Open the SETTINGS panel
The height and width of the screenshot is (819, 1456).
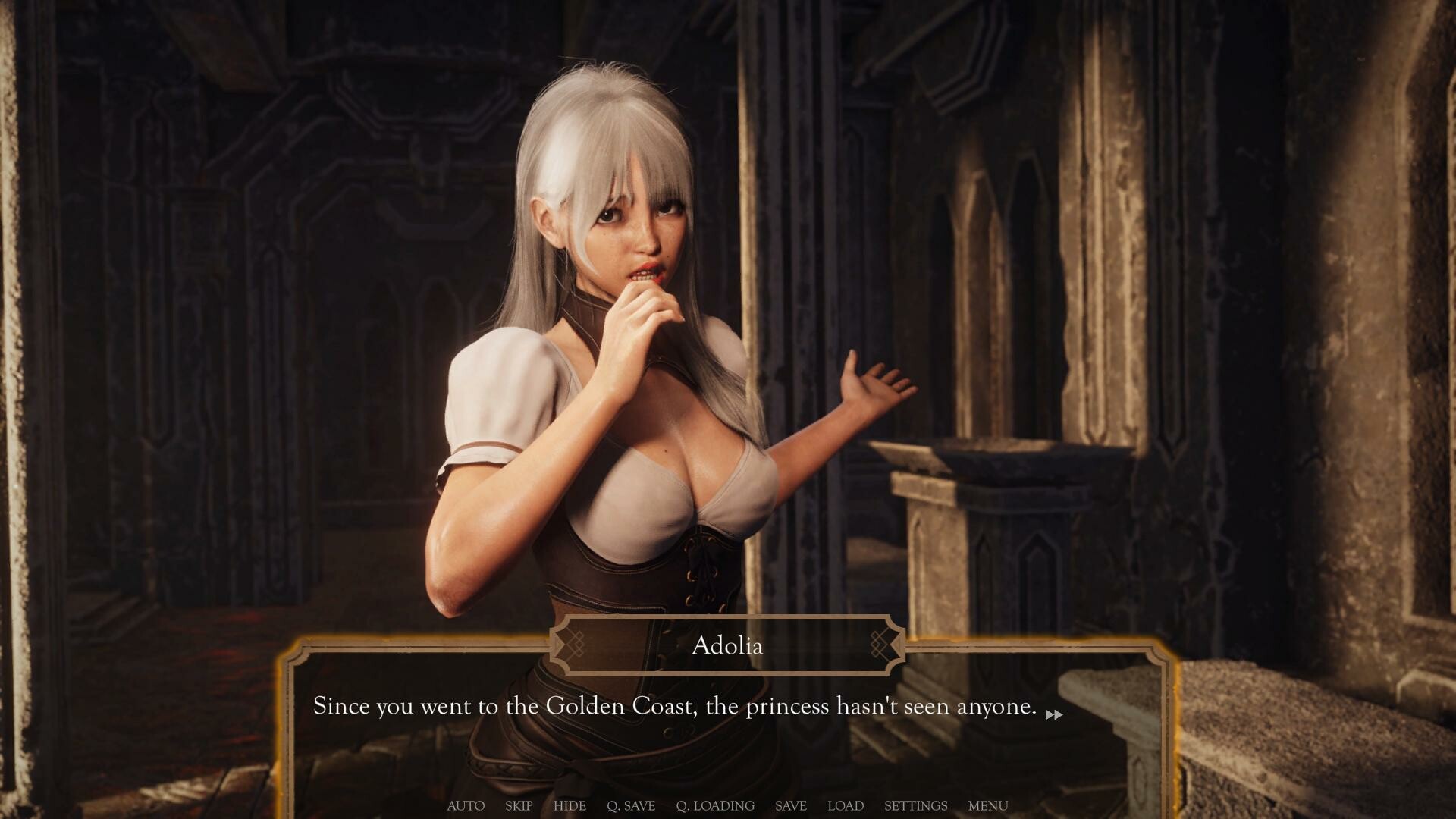(916, 806)
